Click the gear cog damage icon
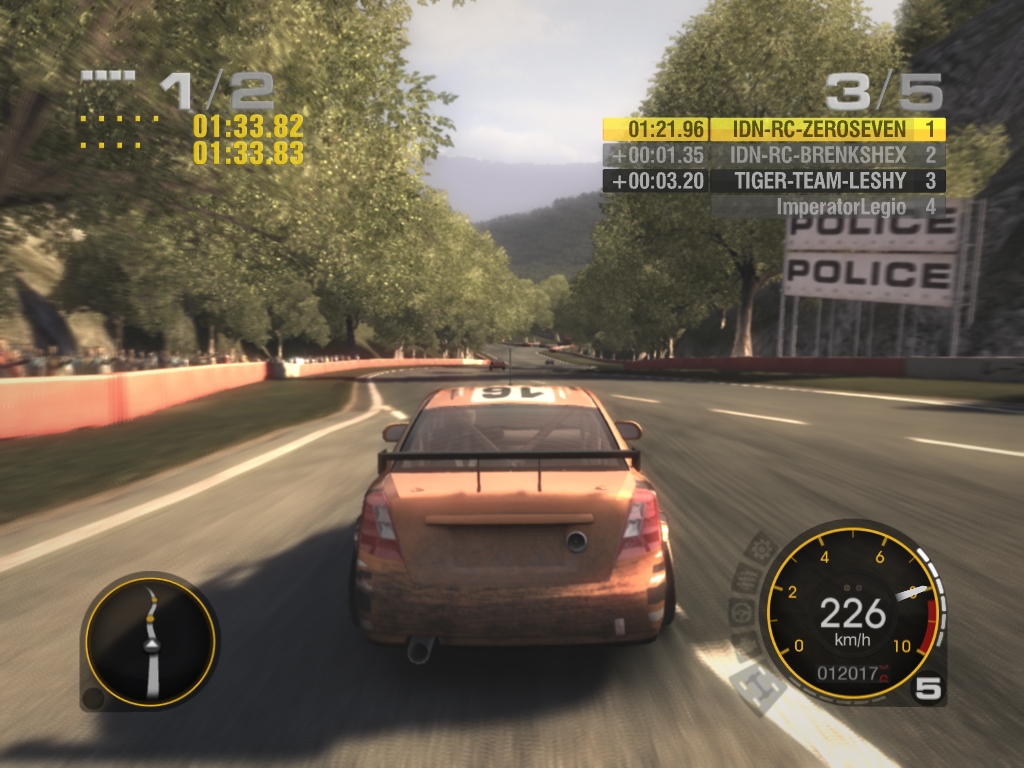1024x768 pixels. [x=762, y=547]
